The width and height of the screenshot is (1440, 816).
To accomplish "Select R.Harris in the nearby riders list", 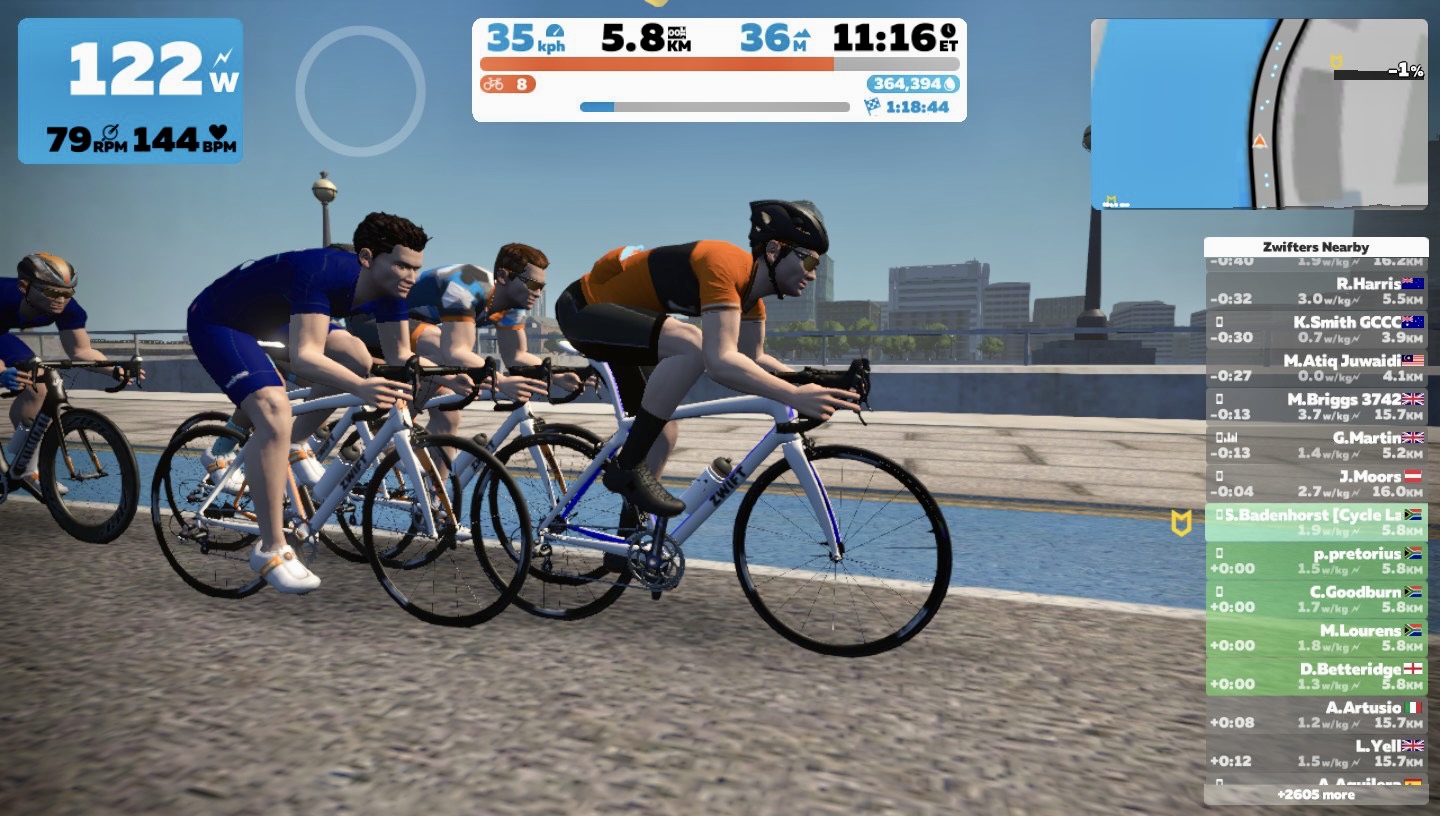I will [x=1316, y=291].
